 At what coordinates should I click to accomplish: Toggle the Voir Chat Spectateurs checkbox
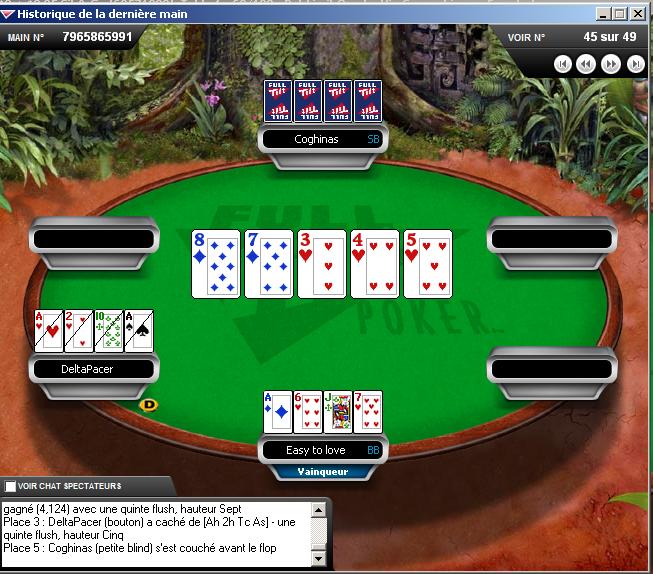point(11,486)
